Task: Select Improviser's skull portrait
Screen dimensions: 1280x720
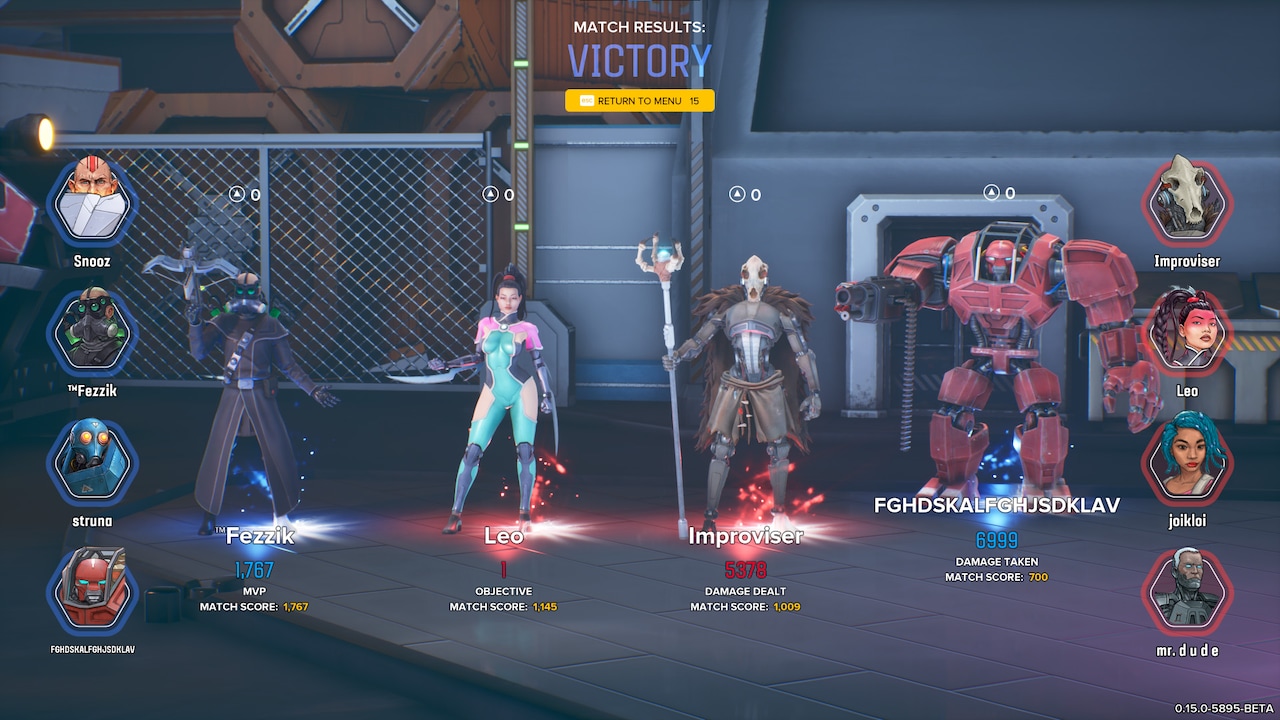Action: pyautogui.click(x=1187, y=201)
